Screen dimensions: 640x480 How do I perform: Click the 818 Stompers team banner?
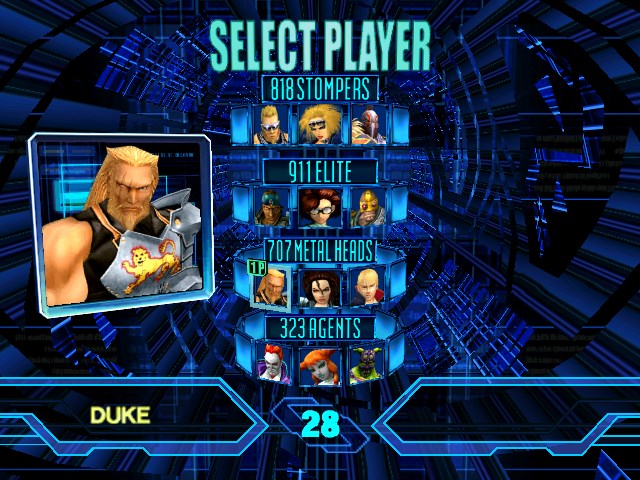tap(320, 88)
